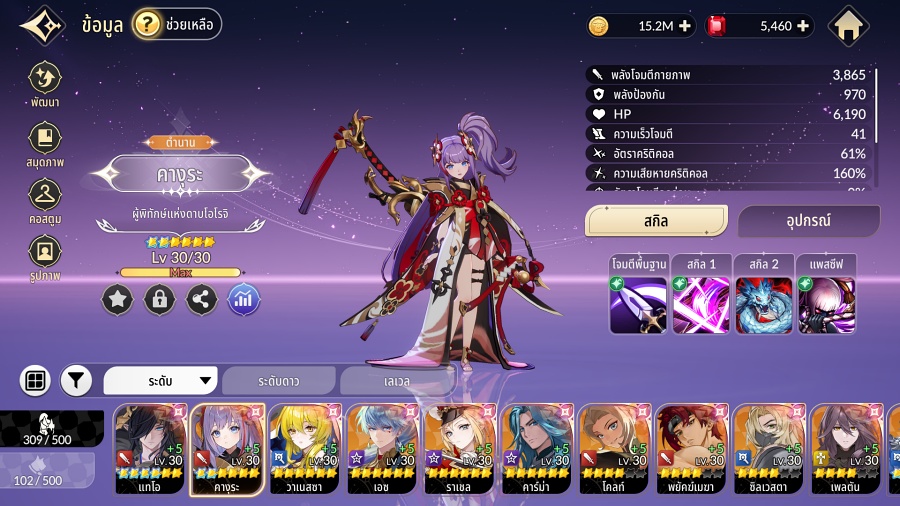Select hero แทโอ from the roster
Image resolution: width=900 pixels, height=506 pixels.
coord(151,449)
